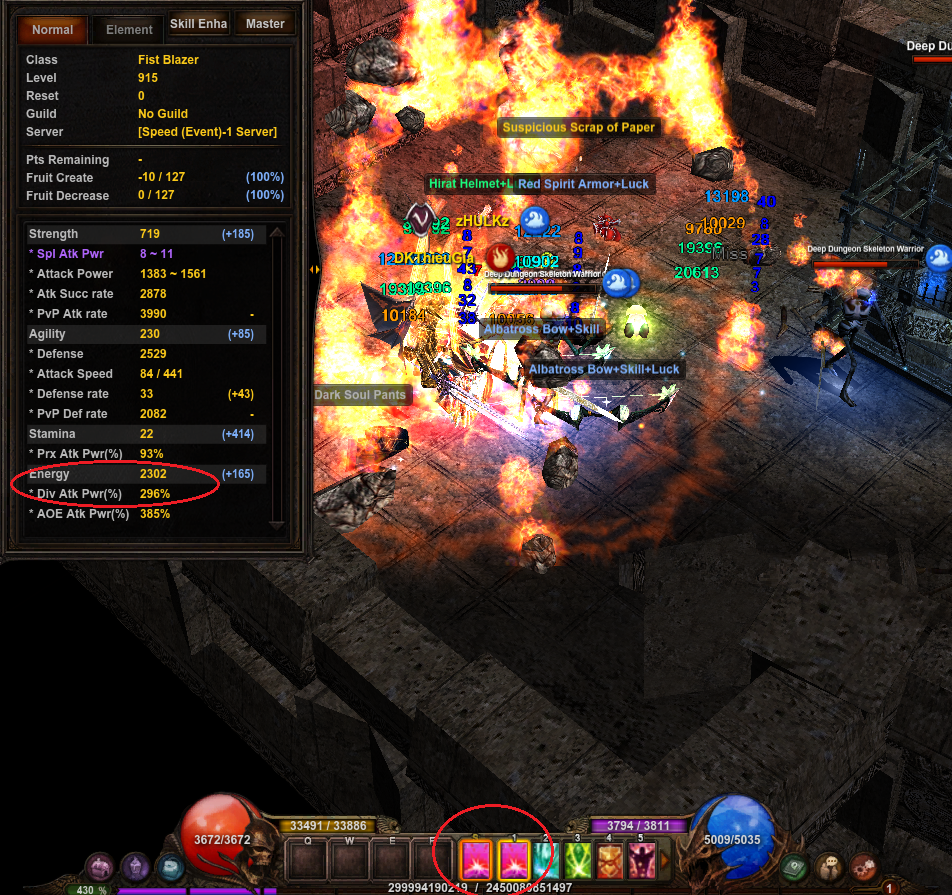This screenshot has height=895, width=952.
Task: Open the red gears settings icon
Action: point(861,867)
